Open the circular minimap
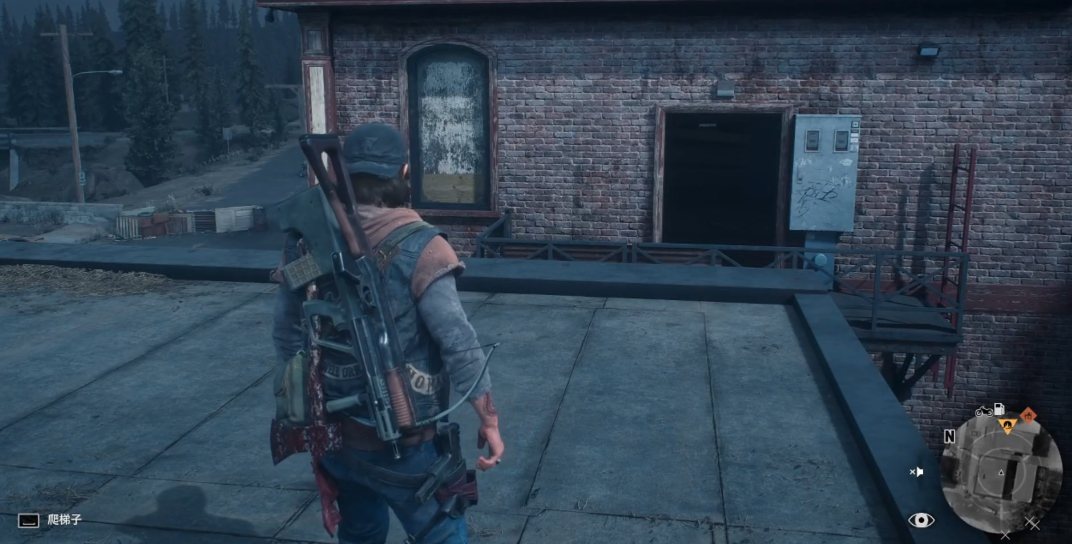Image resolution: width=1072 pixels, height=544 pixels. point(1002,472)
